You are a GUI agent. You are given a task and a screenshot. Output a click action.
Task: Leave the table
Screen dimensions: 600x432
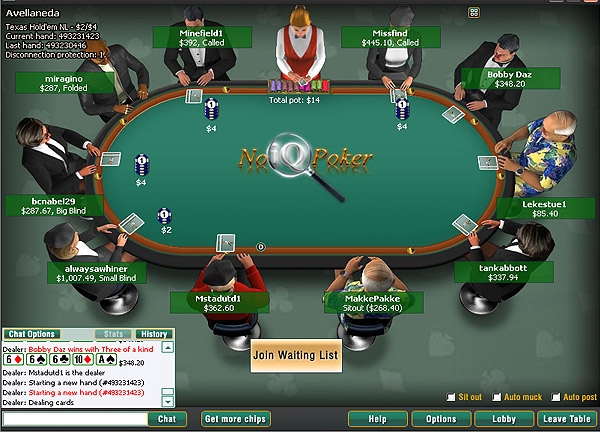[566, 419]
